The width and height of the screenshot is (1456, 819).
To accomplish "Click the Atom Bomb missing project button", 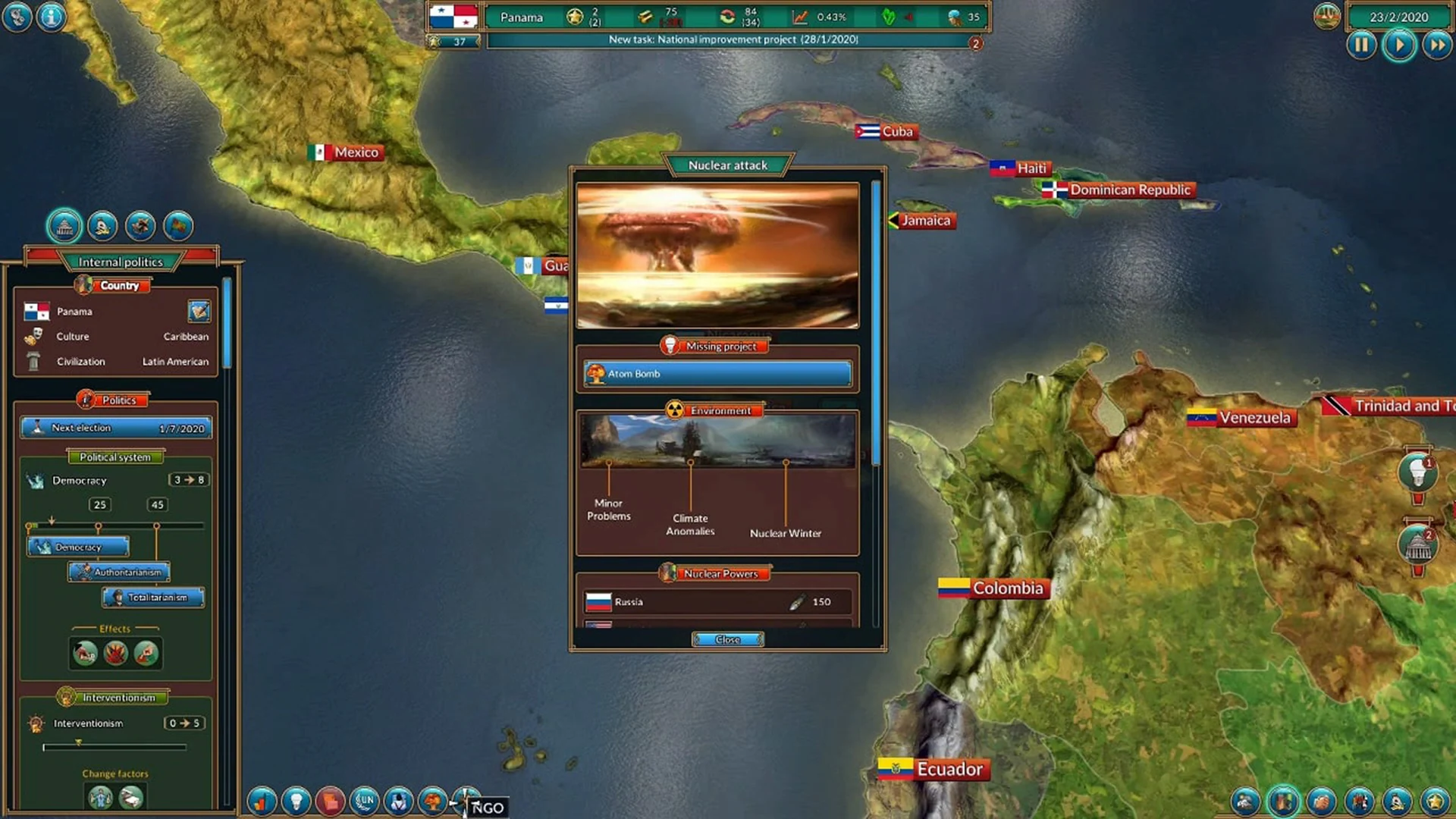I will pos(716,373).
